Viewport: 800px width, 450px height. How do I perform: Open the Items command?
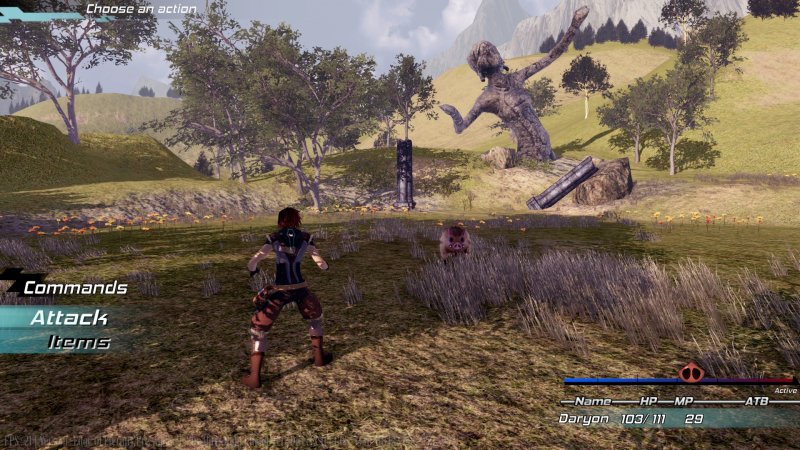tap(78, 342)
